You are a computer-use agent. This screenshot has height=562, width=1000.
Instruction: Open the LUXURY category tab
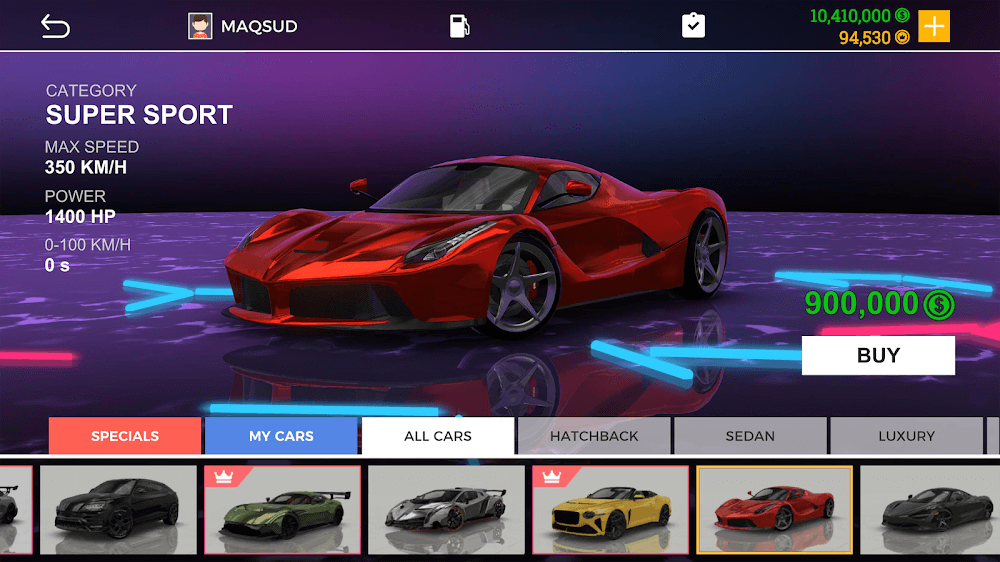point(906,436)
